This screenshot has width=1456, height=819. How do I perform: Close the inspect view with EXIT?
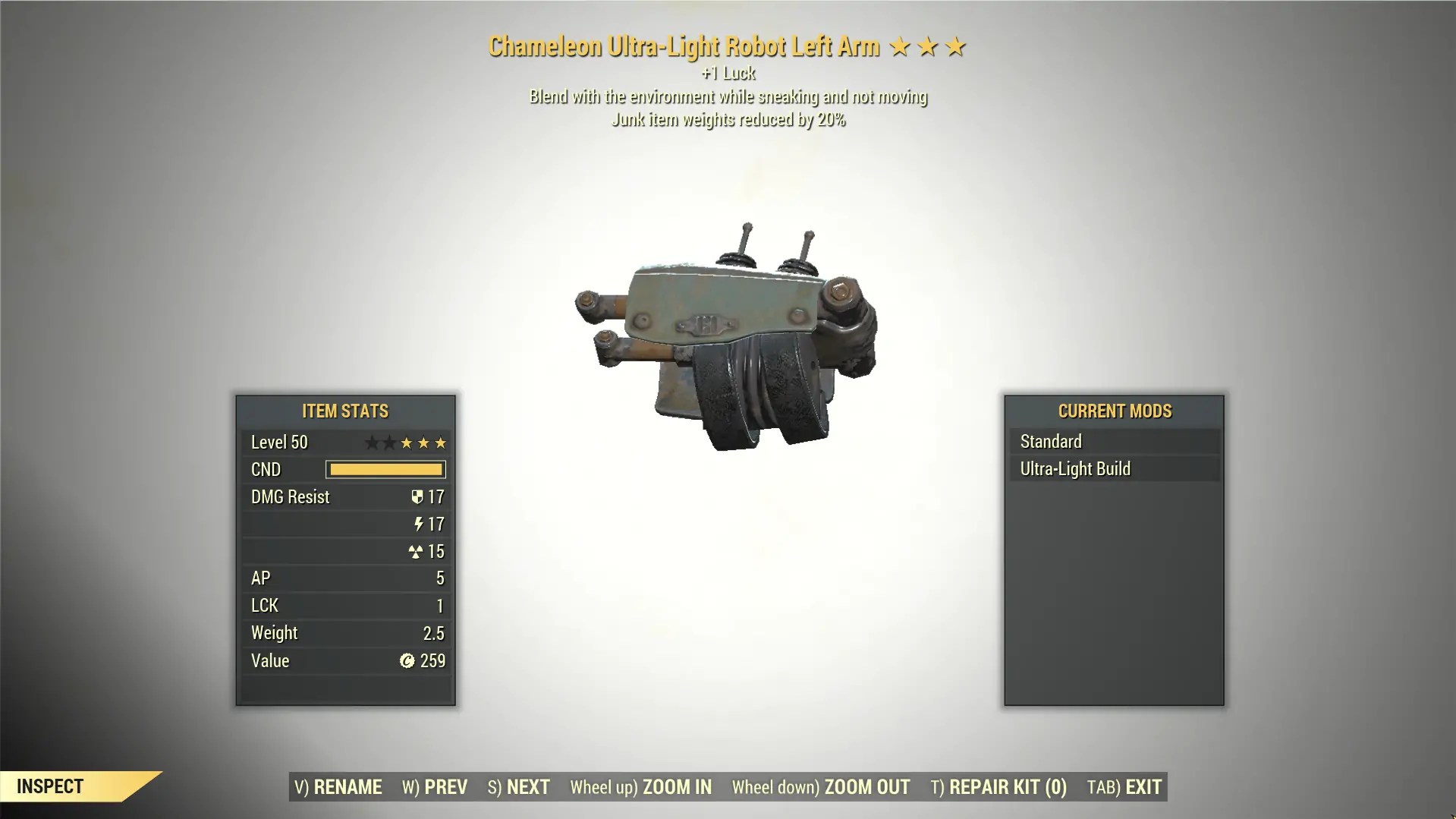click(1124, 787)
